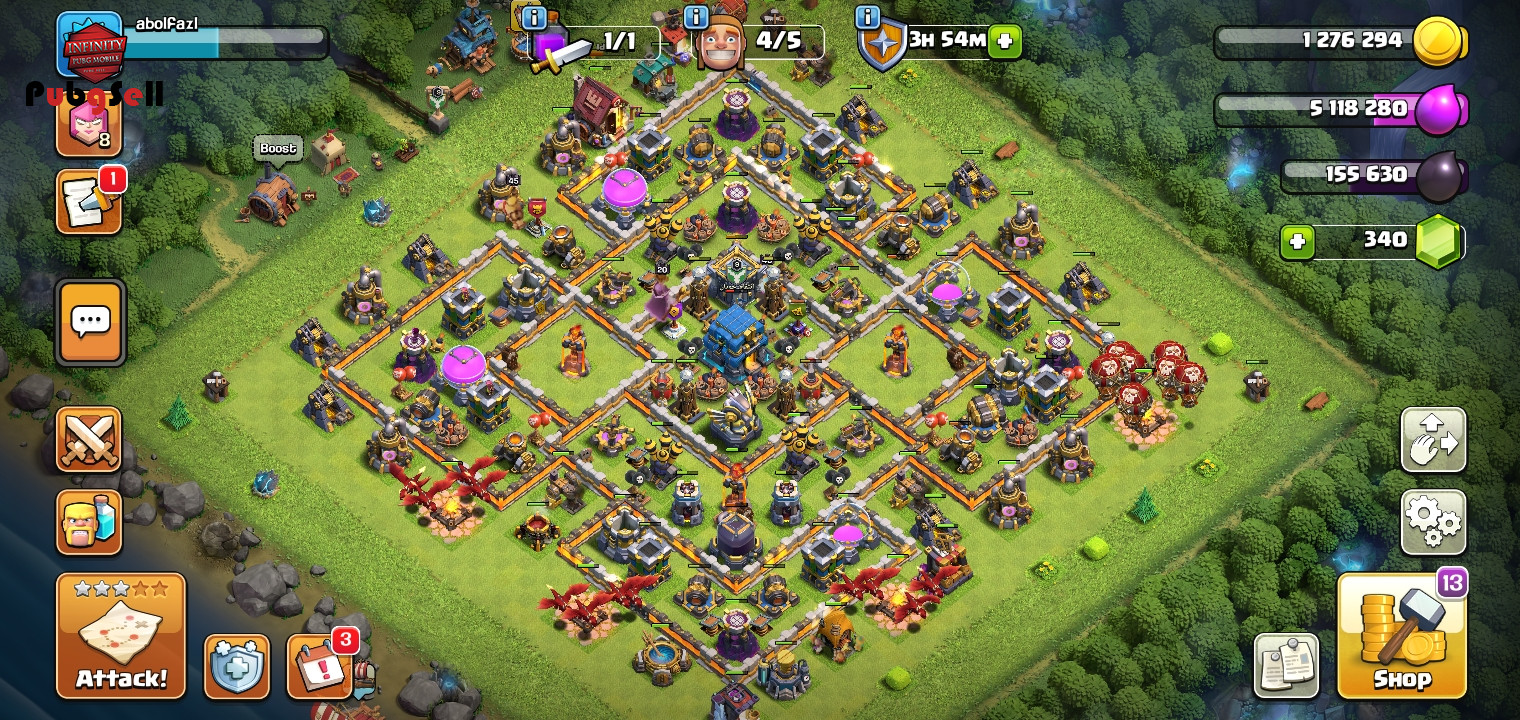The image size is (1520, 720).
Task: Tap the heroine icon marked 8
Action: pos(88,125)
